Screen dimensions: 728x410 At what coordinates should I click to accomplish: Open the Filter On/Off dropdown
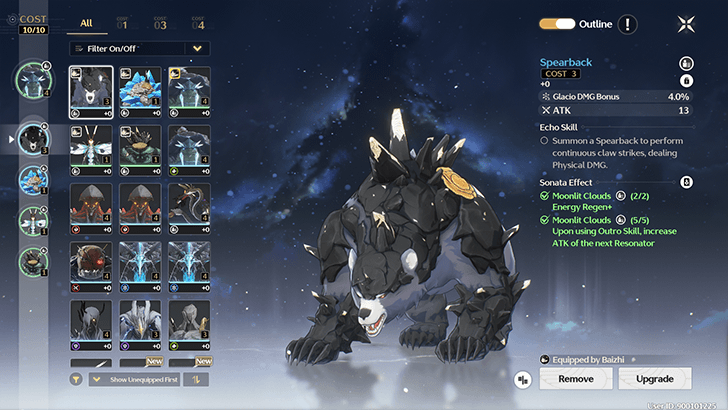point(140,48)
